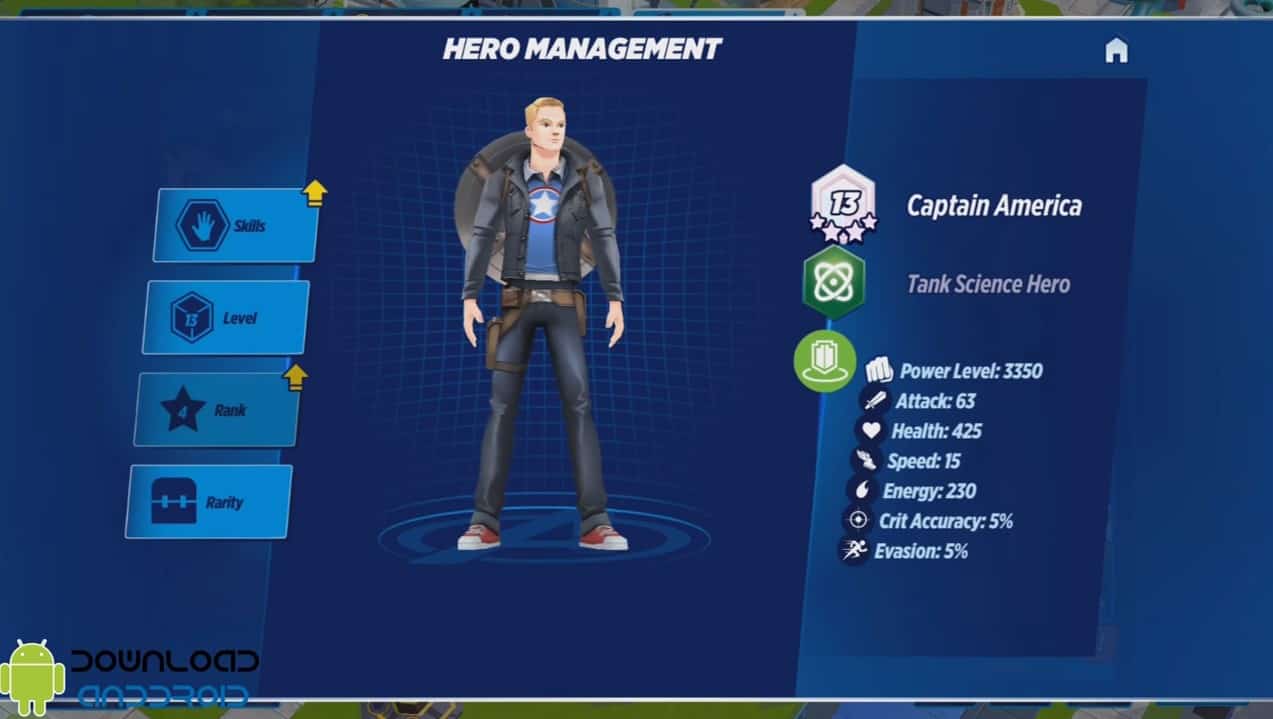The image size is (1273, 719).
Task: Return home via the house icon
Action: pos(1116,51)
